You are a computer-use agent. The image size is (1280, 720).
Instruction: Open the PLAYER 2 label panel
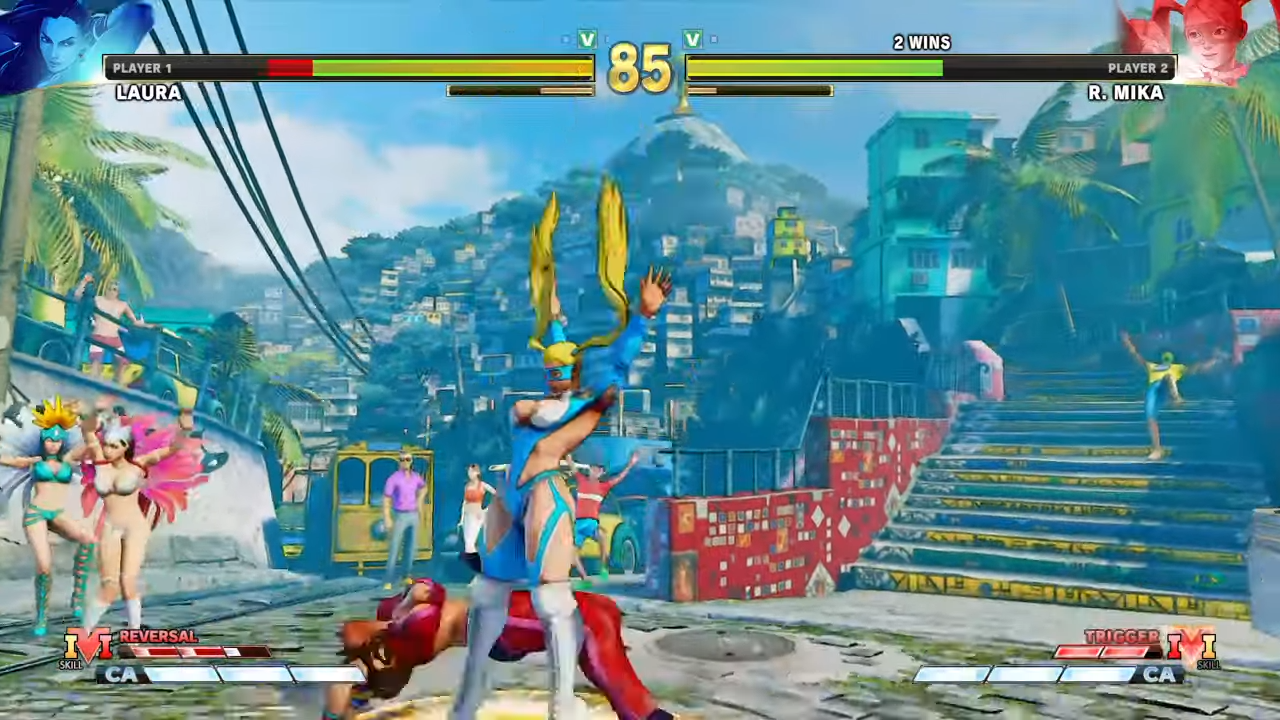click(x=1137, y=67)
